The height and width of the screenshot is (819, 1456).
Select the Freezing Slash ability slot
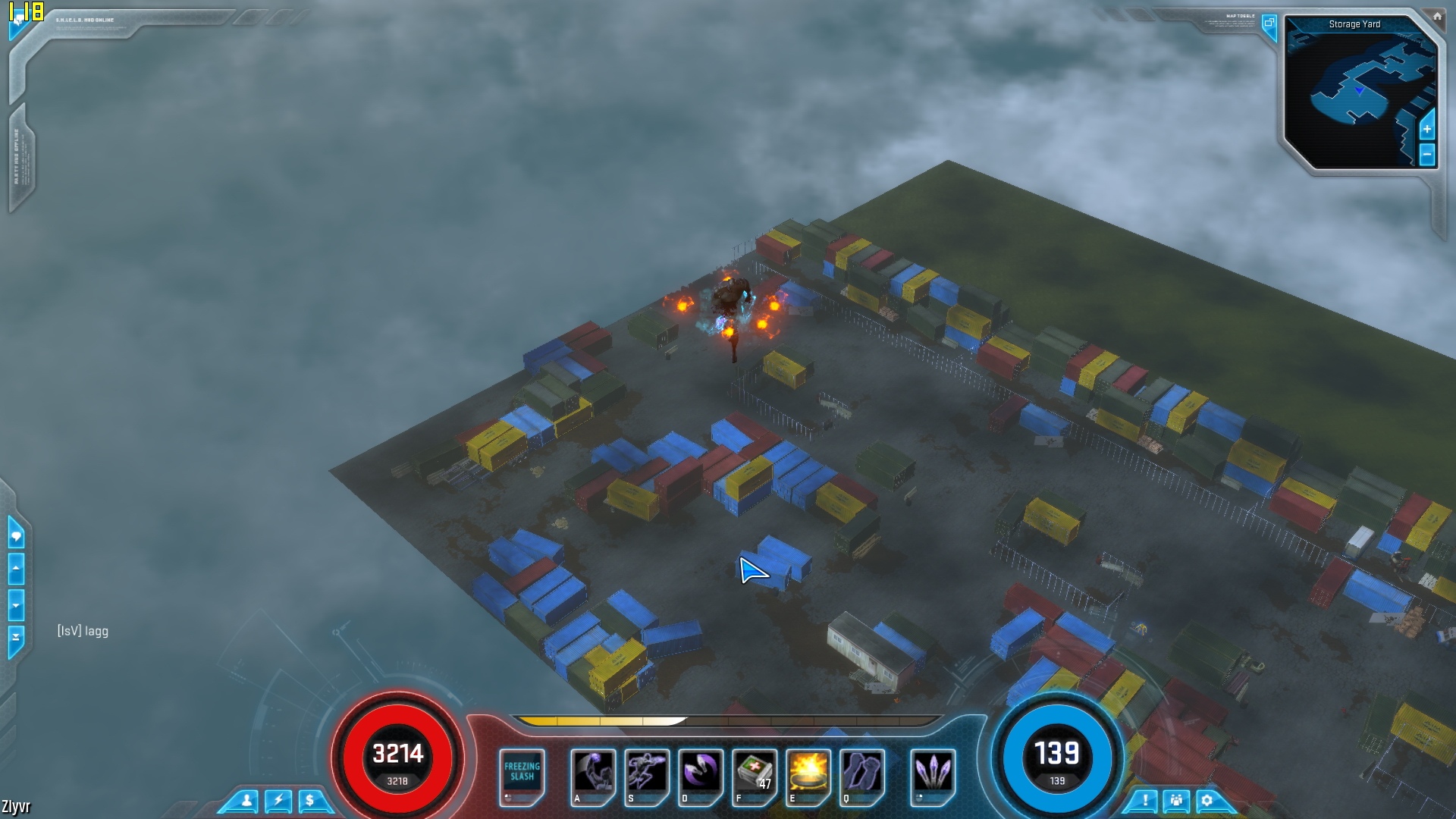522,774
